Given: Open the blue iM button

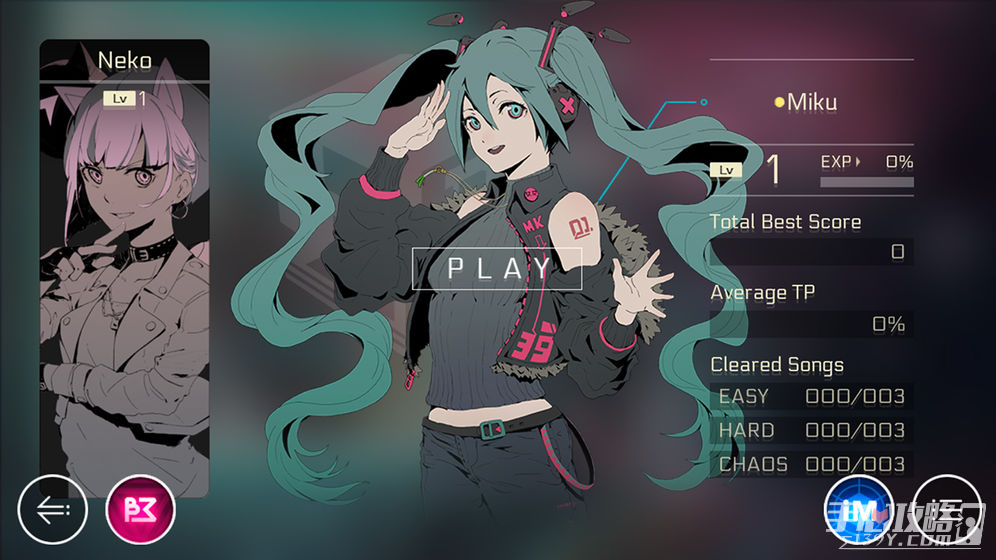Looking at the screenshot, I should [x=858, y=509].
